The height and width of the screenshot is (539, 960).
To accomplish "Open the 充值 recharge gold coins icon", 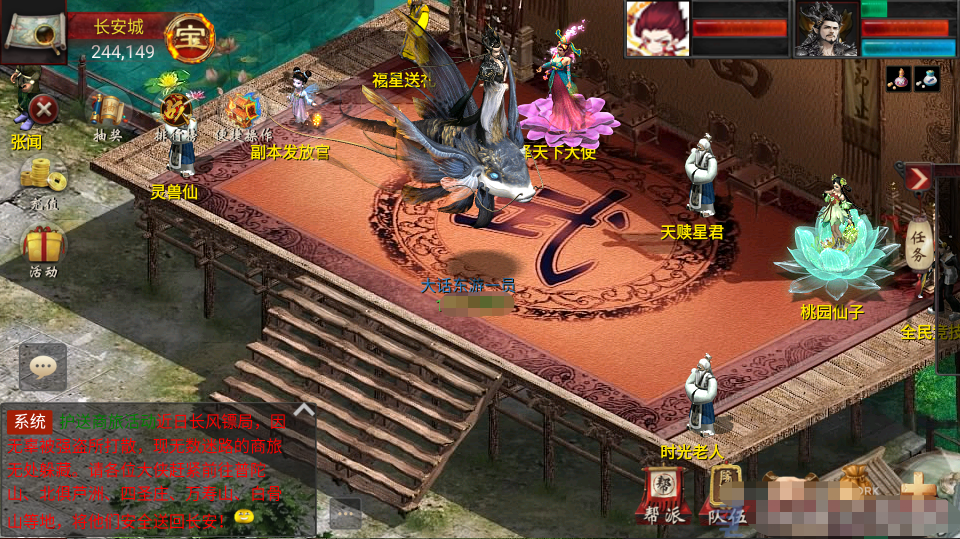I will pos(42,176).
